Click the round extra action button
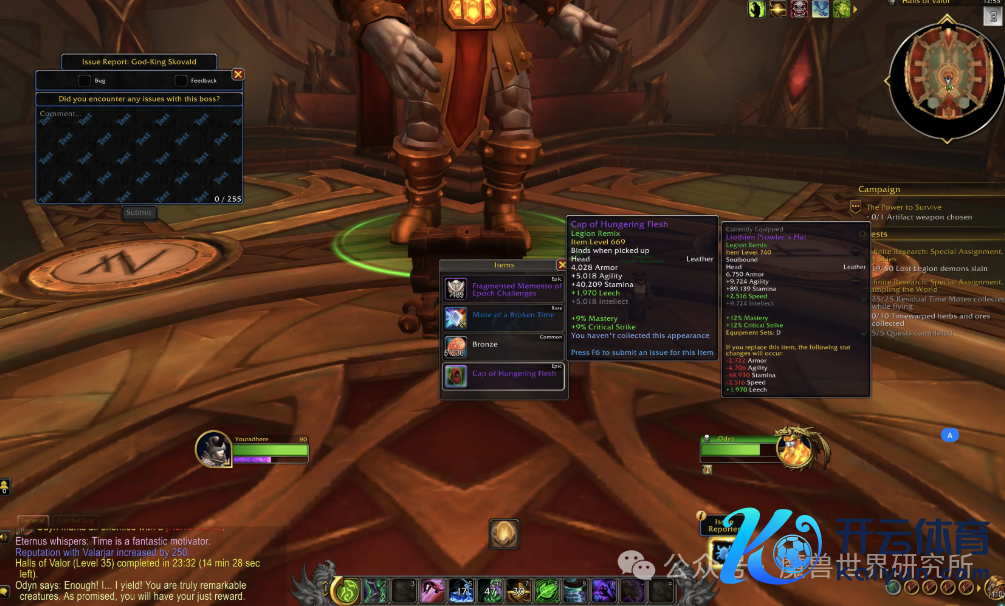The height and width of the screenshot is (606, 1005). [504, 533]
